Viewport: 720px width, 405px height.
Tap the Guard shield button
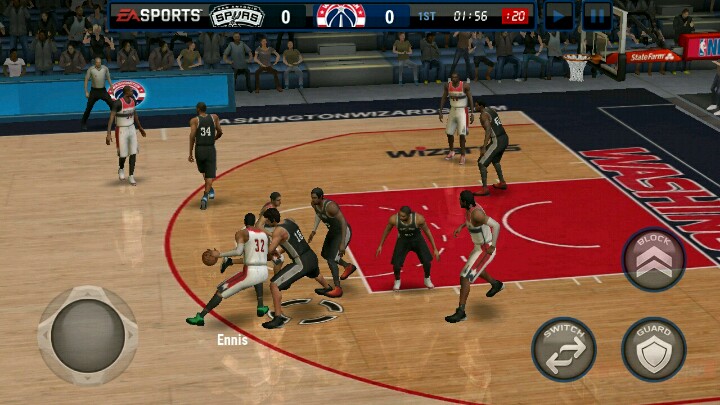(x=653, y=349)
